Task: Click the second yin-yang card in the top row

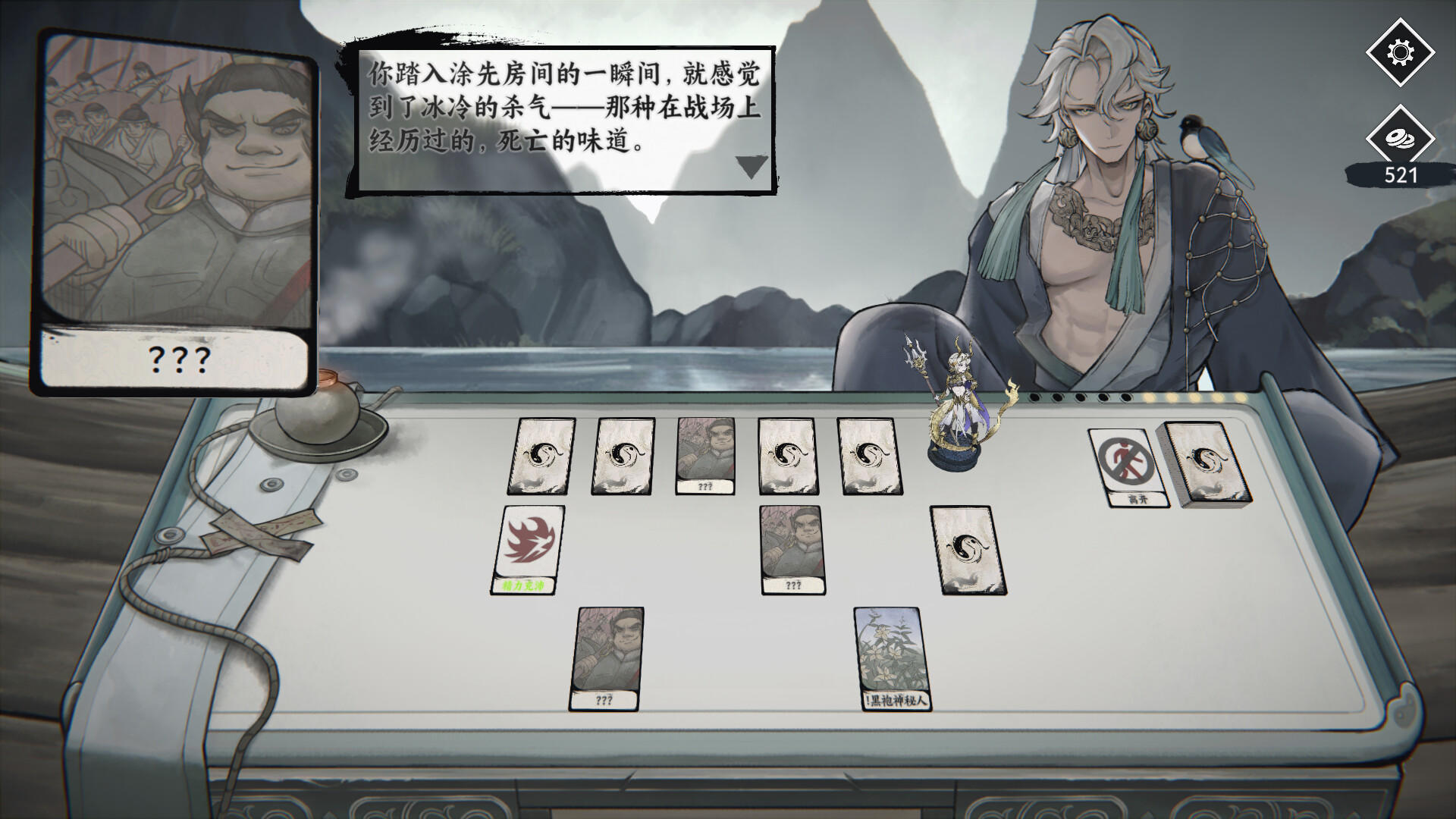Action: click(x=625, y=456)
